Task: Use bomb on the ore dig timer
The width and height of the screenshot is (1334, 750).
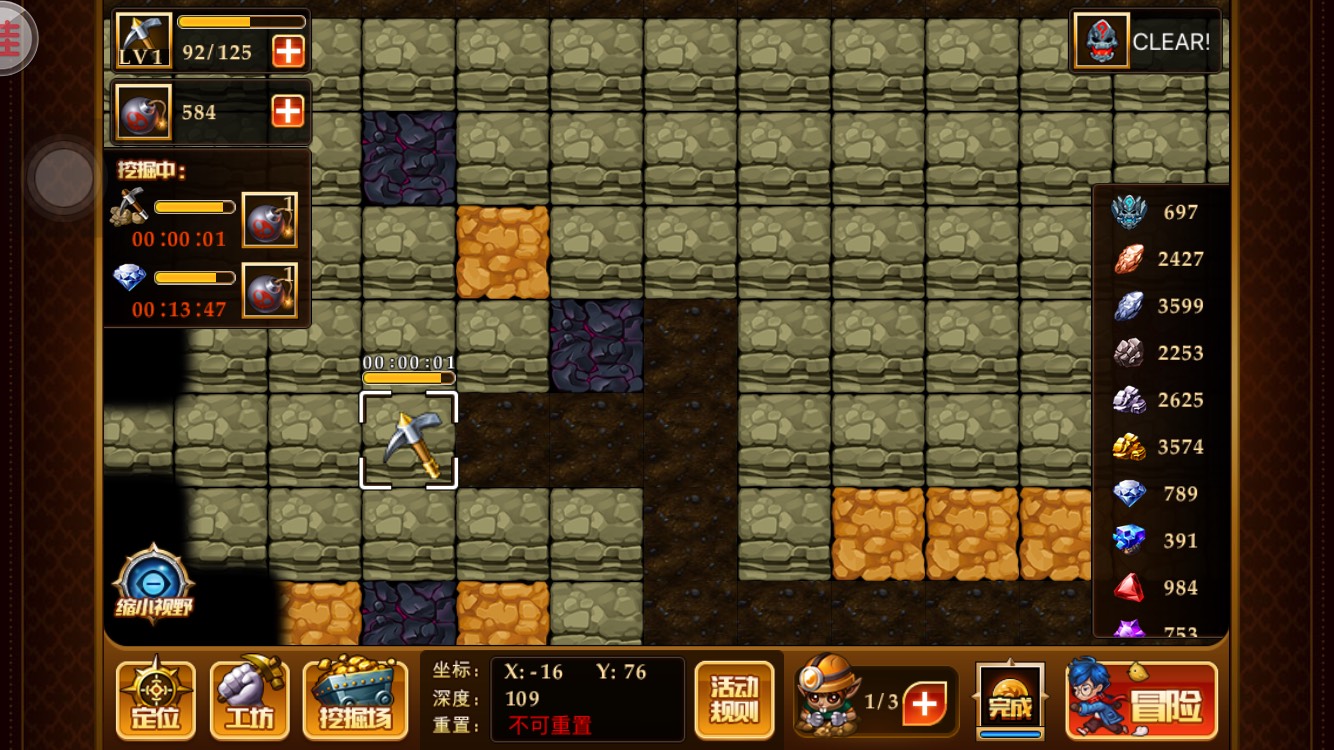Action: [x=269, y=220]
